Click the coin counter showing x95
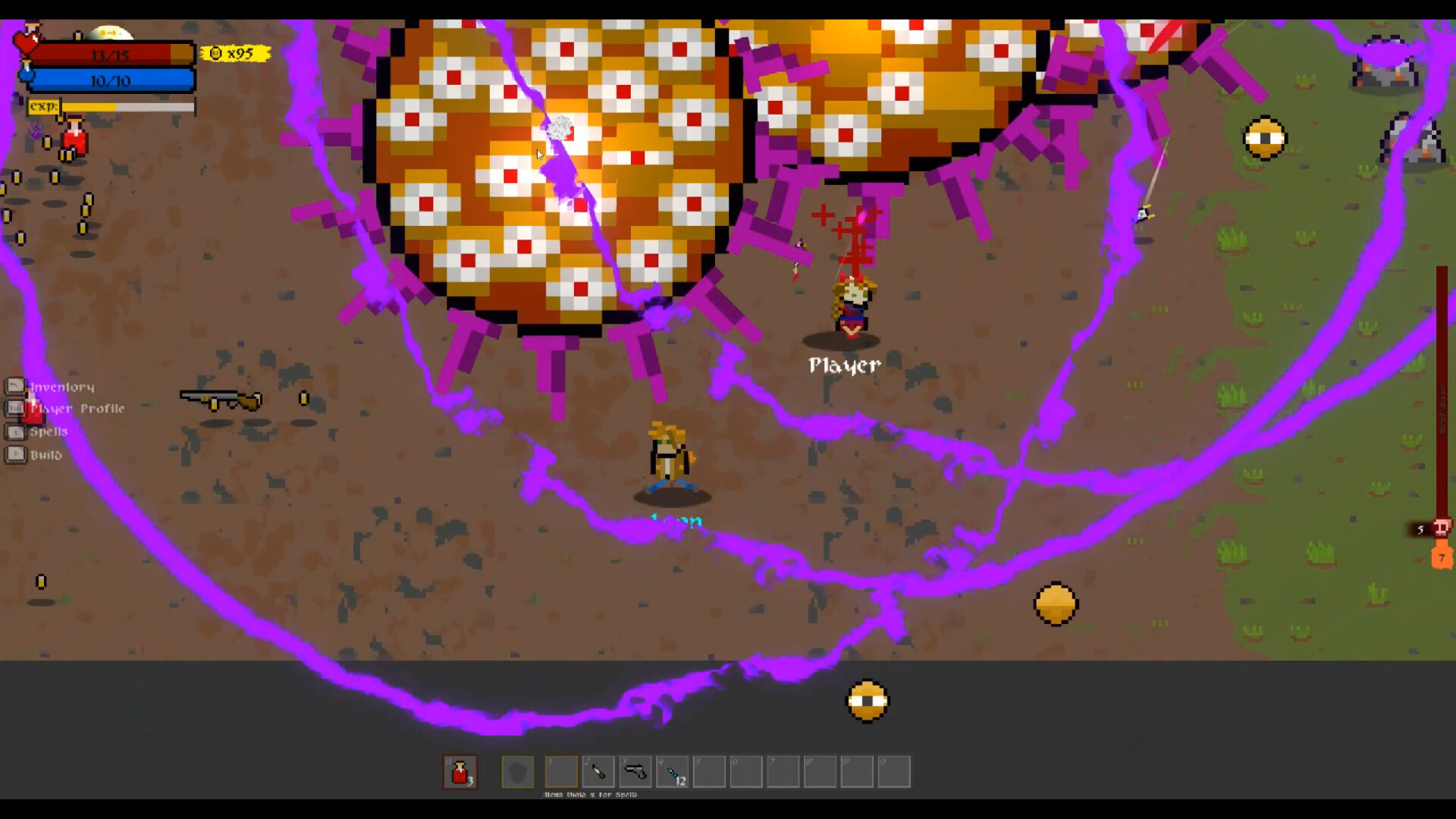This screenshot has width=1456, height=819. [235, 53]
